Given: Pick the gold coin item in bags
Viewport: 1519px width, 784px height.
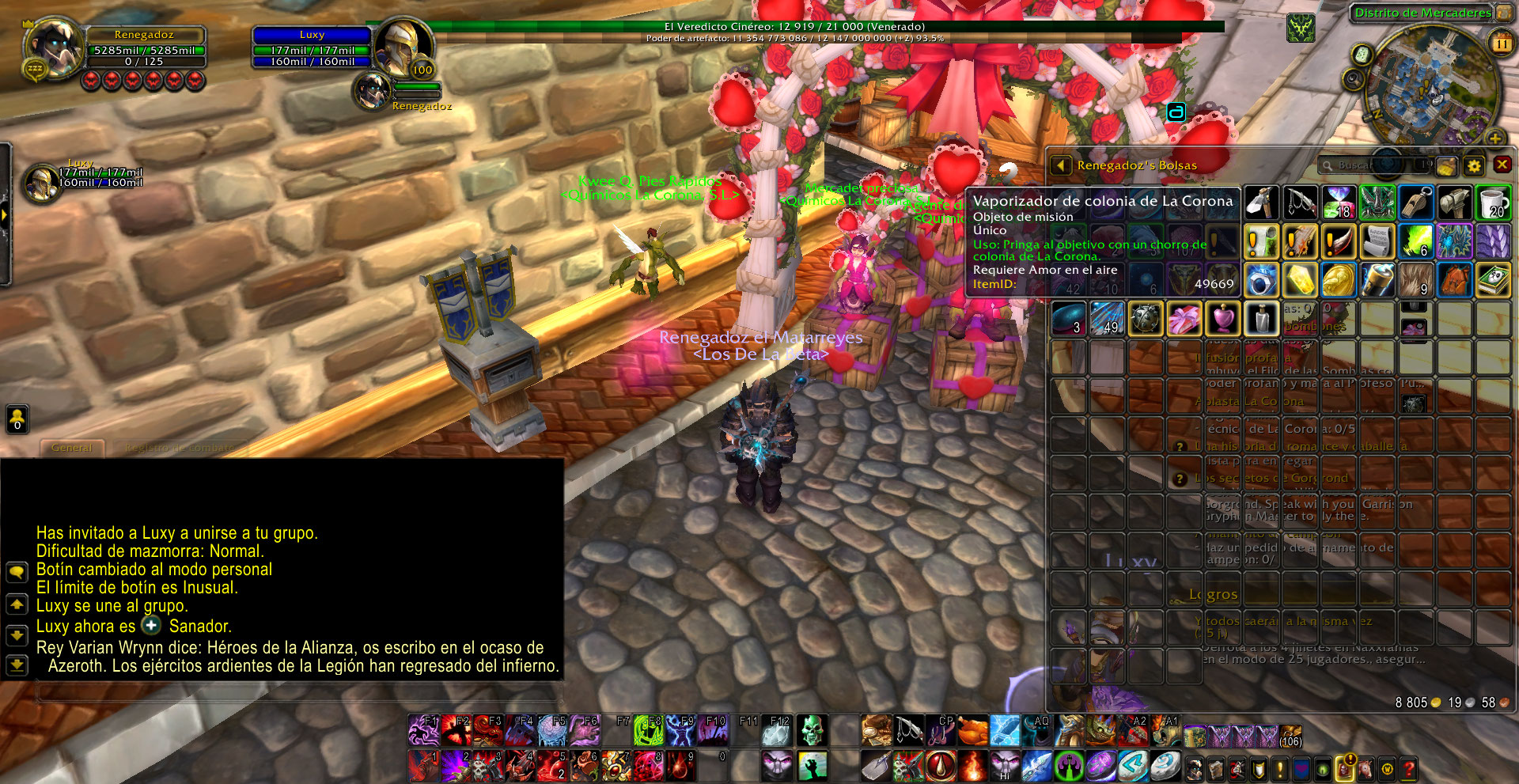Looking at the screenshot, I should 1339,280.
